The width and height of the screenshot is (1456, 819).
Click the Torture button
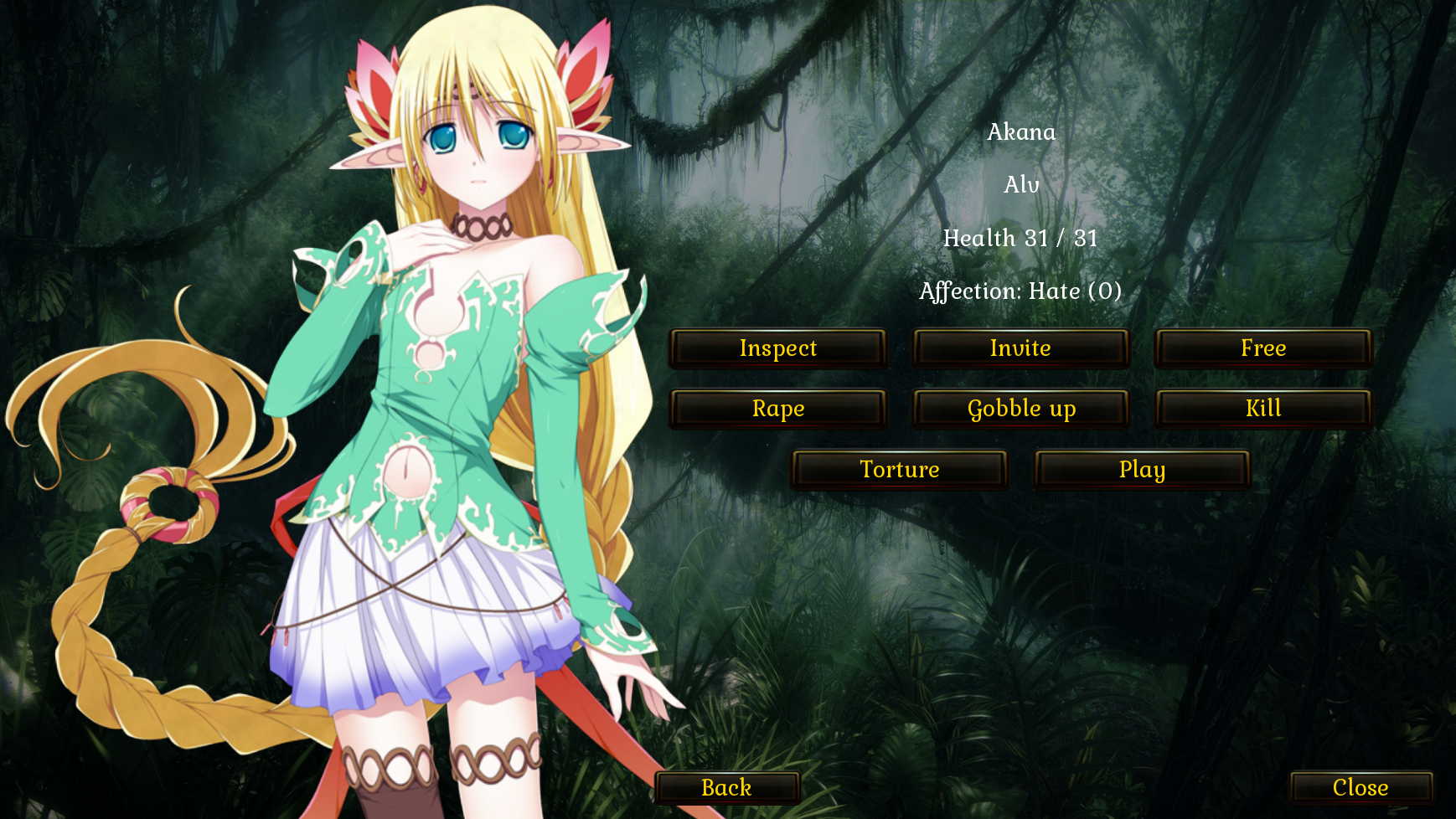click(x=899, y=470)
